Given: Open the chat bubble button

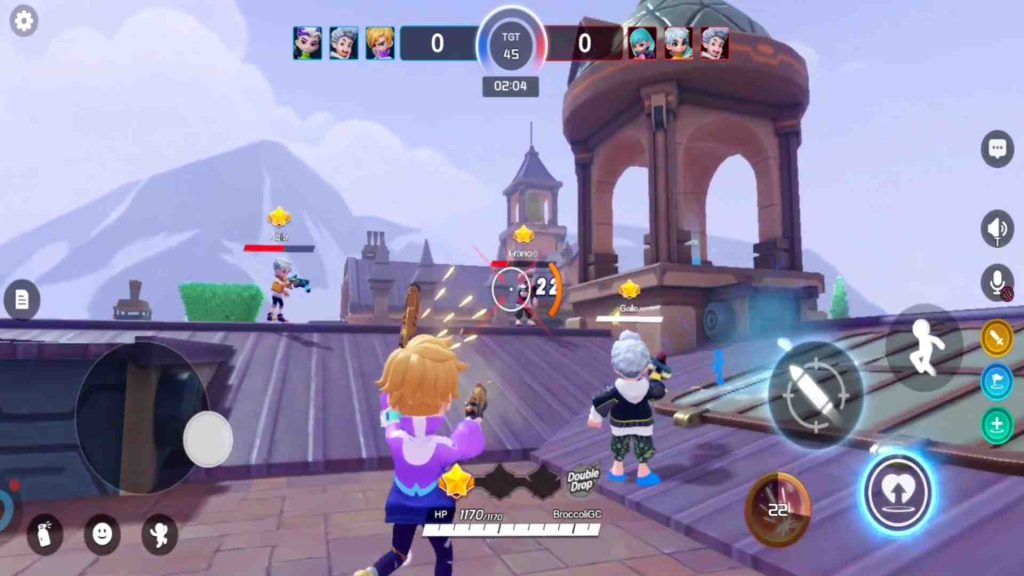Looking at the screenshot, I should point(997,149).
